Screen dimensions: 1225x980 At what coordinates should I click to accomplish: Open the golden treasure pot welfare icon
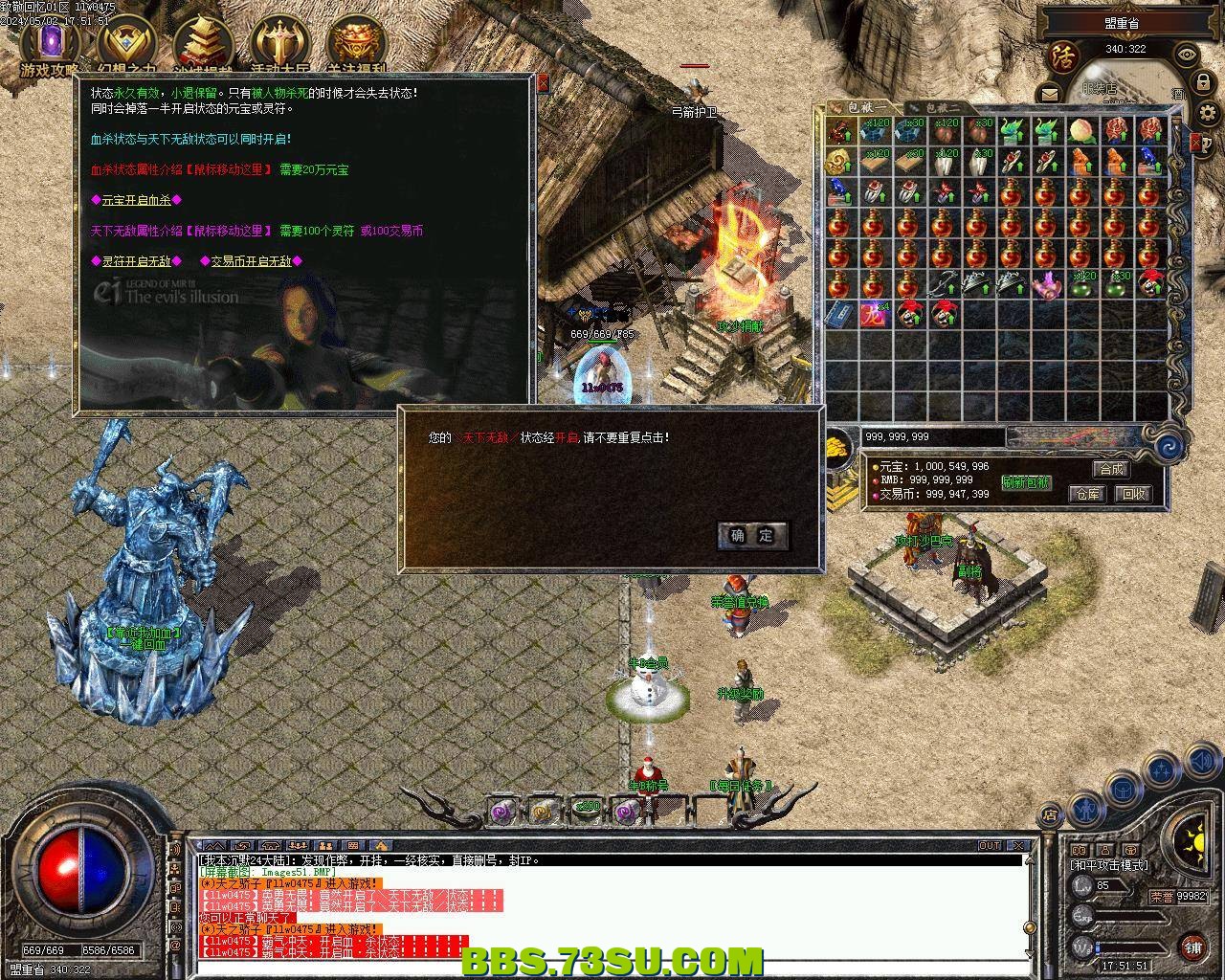point(355,43)
